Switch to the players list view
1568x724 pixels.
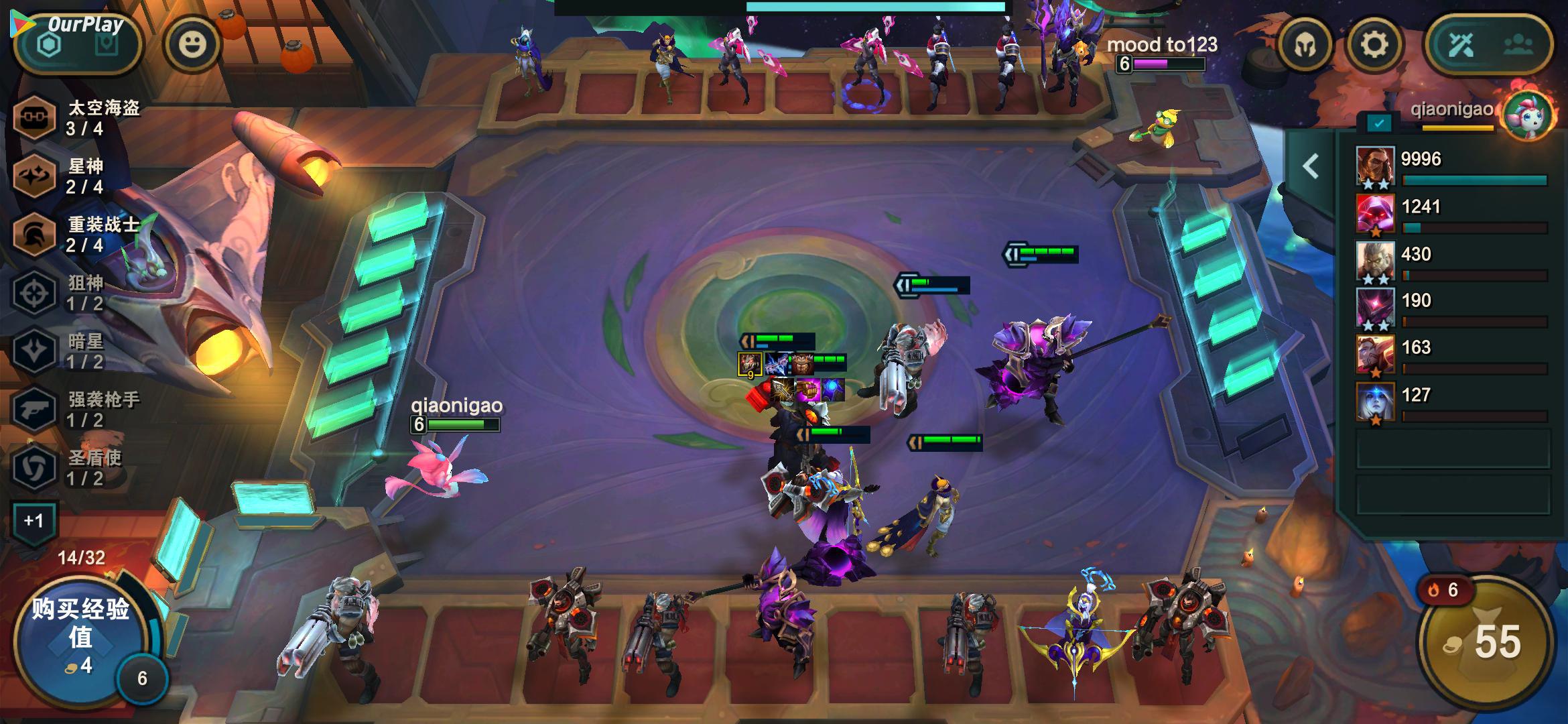pyautogui.click(x=1518, y=46)
